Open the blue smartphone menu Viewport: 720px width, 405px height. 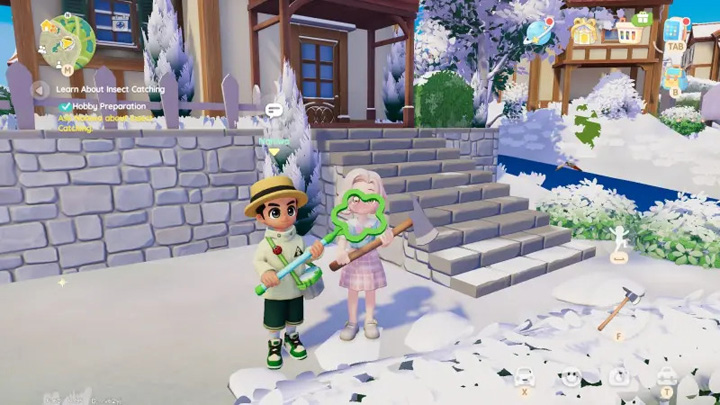pos(675,30)
